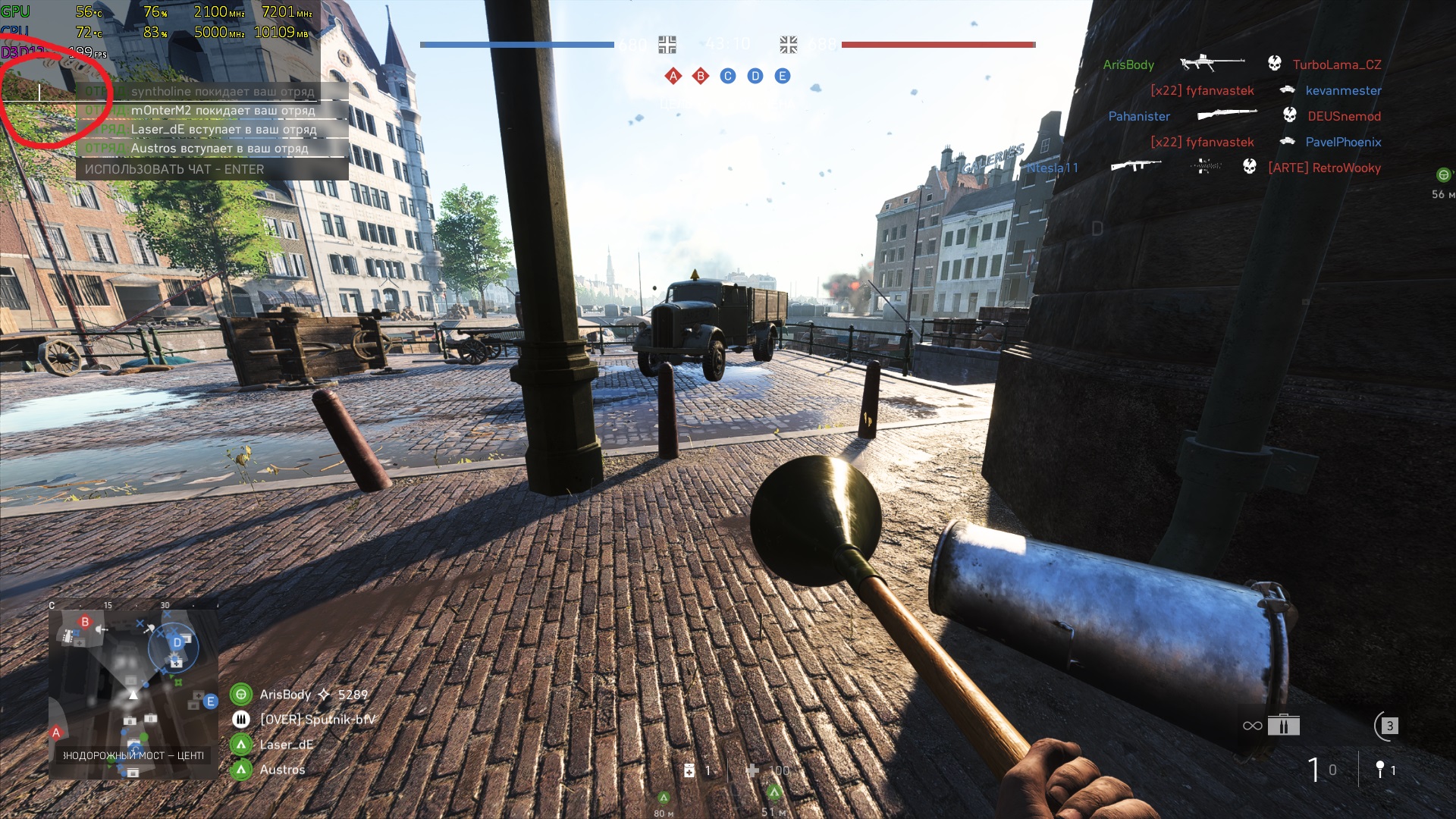The width and height of the screenshot is (1456, 819).
Task: Click the syntholine squad chat message
Action: [x=222, y=92]
